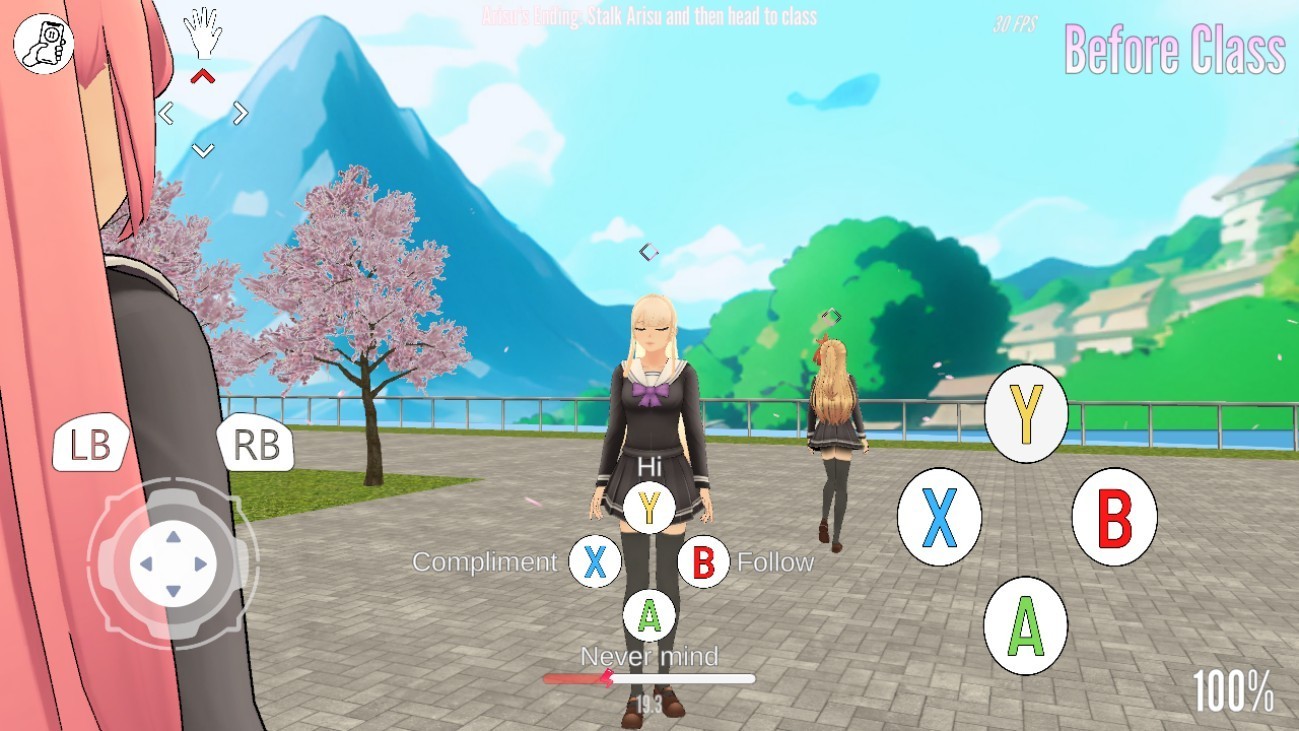Image resolution: width=1299 pixels, height=731 pixels.
Task: Select the white hand icon
Action: (203, 33)
